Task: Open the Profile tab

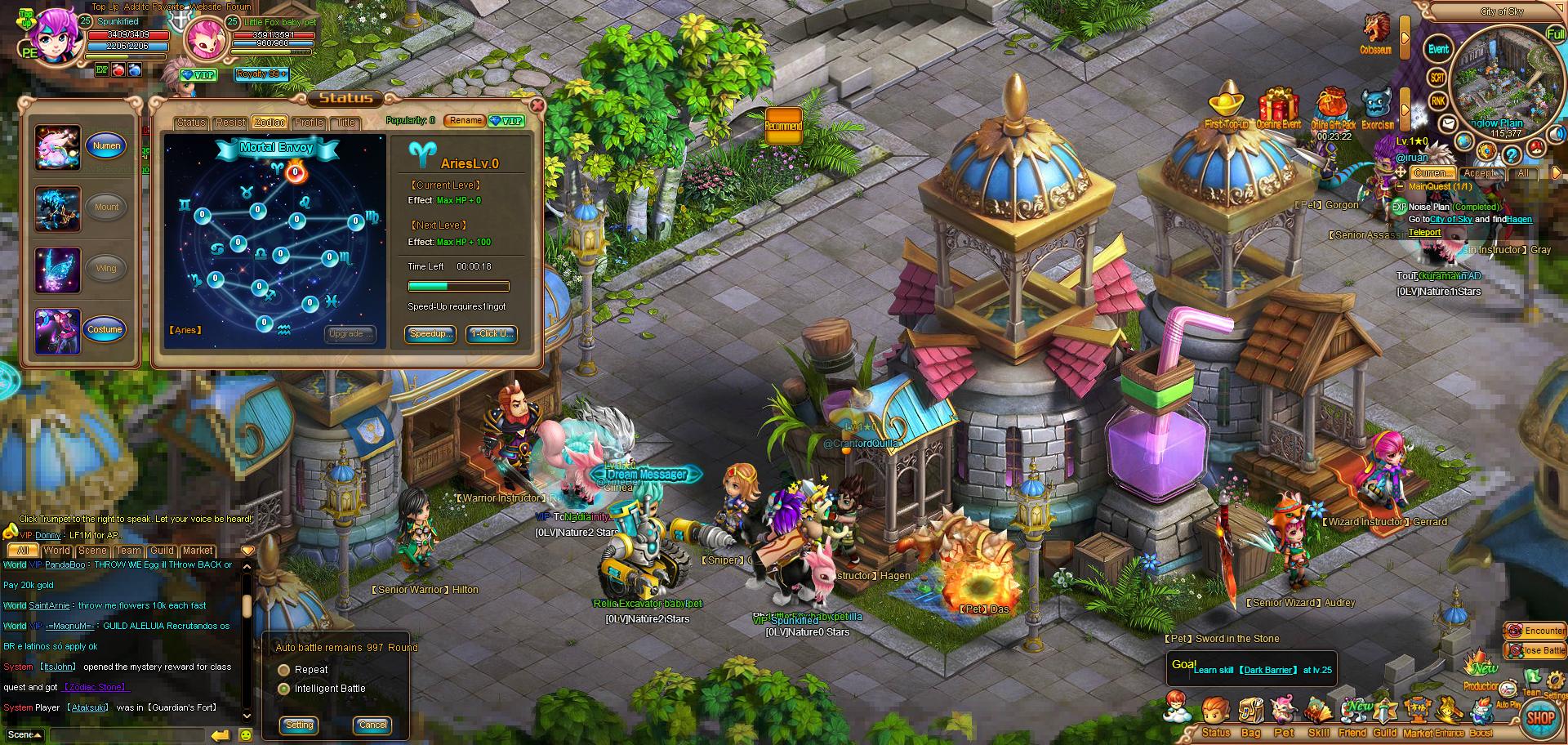Action: click(x=309, y=123)
